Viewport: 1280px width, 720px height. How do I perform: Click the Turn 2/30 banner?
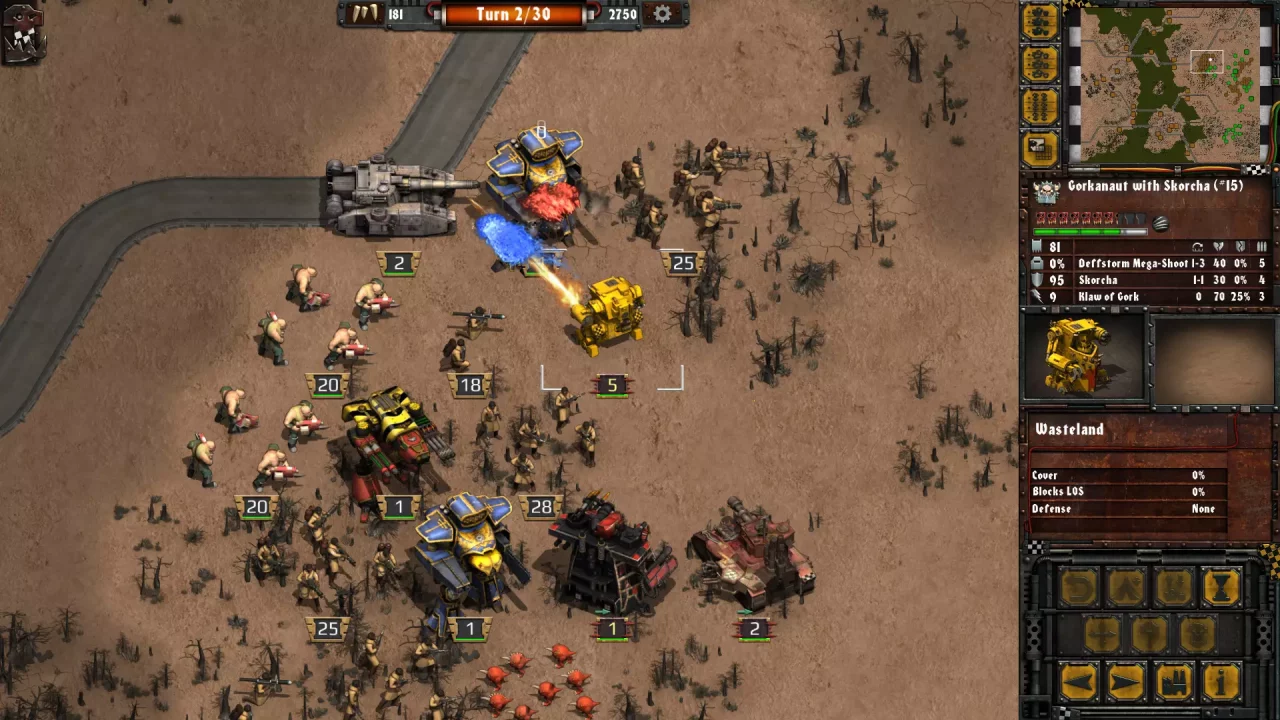pyautogui.click(x=512, y=14)
